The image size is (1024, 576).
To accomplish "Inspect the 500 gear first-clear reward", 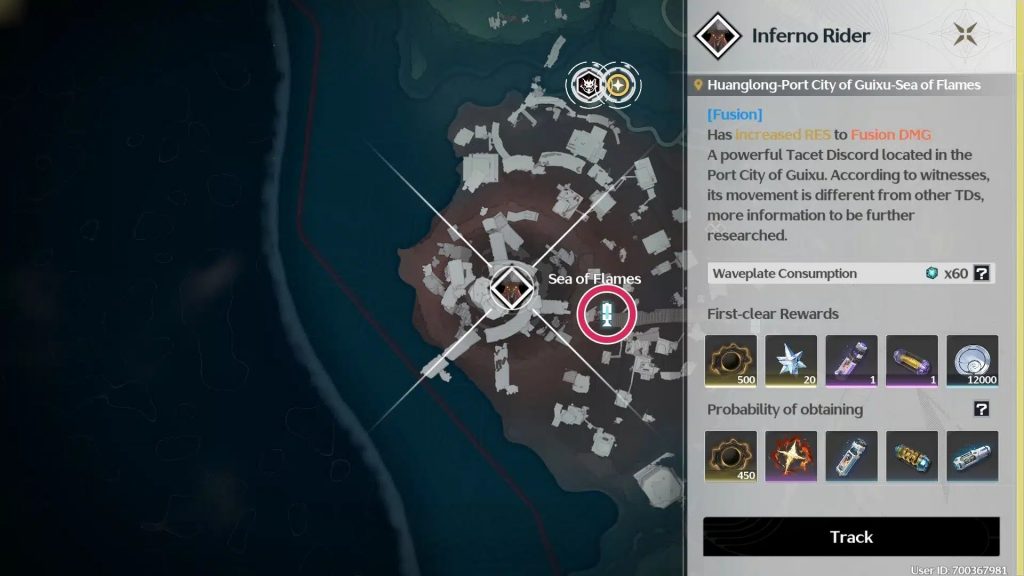I will tap(731, 361).
